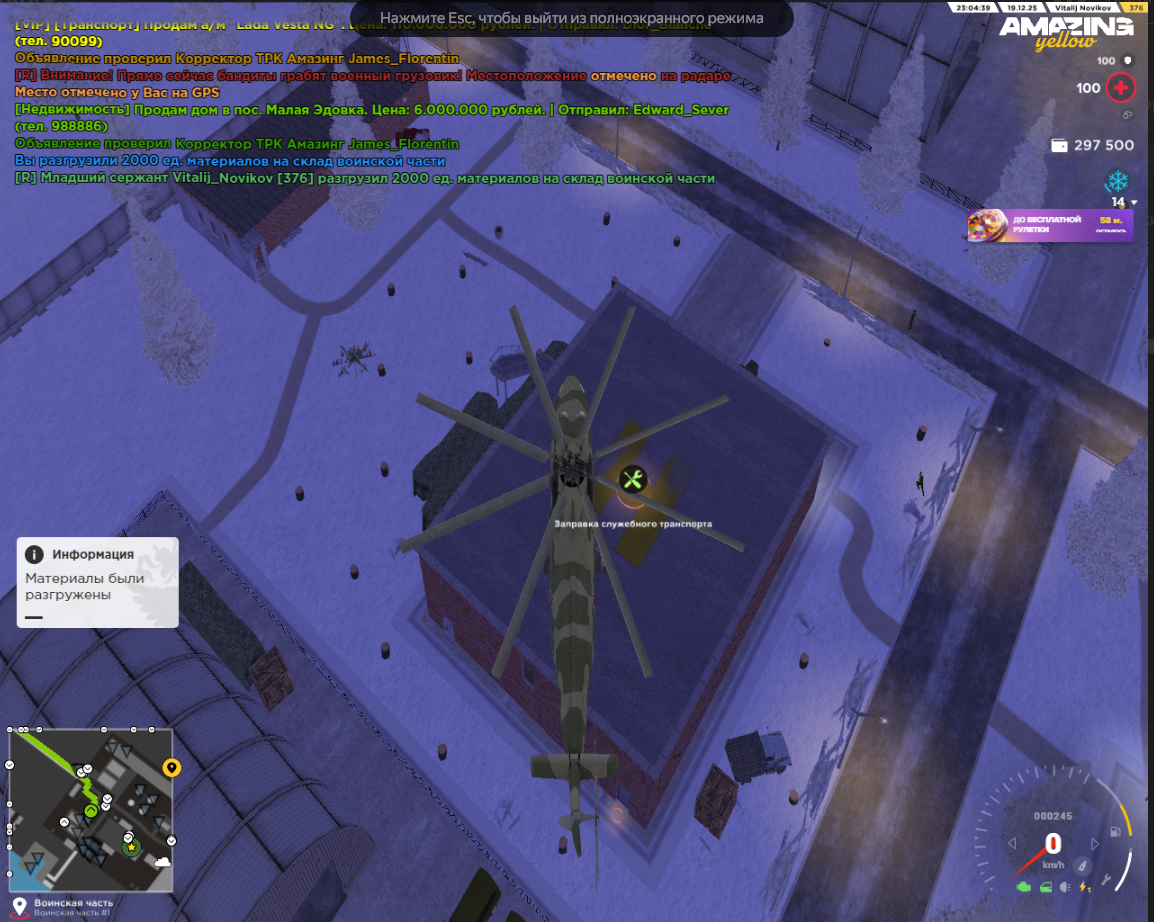Click the "Информация" notification popup
The width and height of the screenshot is (1154, 922).
pyautogui.click(x=97, y=582)
